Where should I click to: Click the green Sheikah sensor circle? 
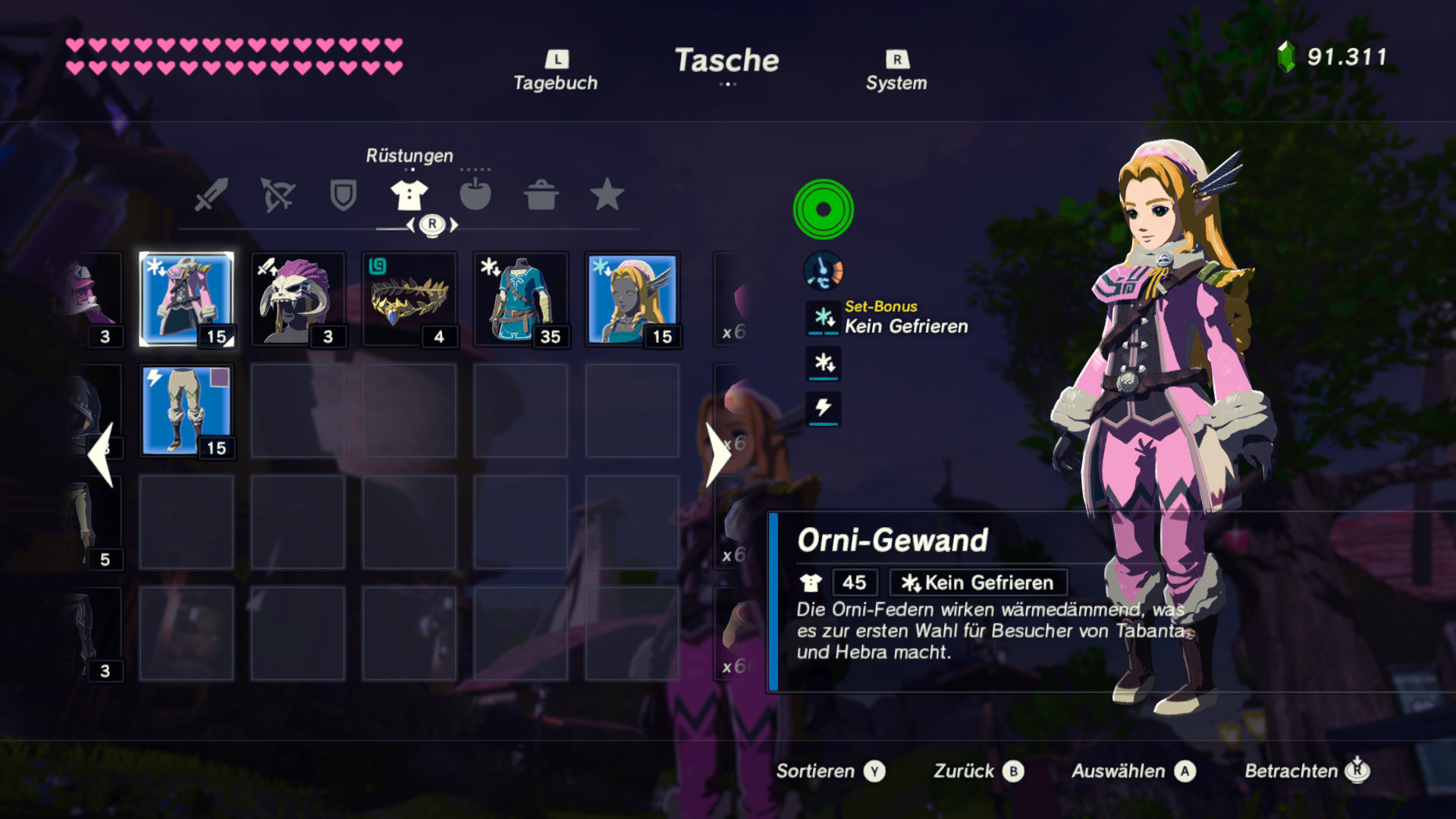click(824, 209)
